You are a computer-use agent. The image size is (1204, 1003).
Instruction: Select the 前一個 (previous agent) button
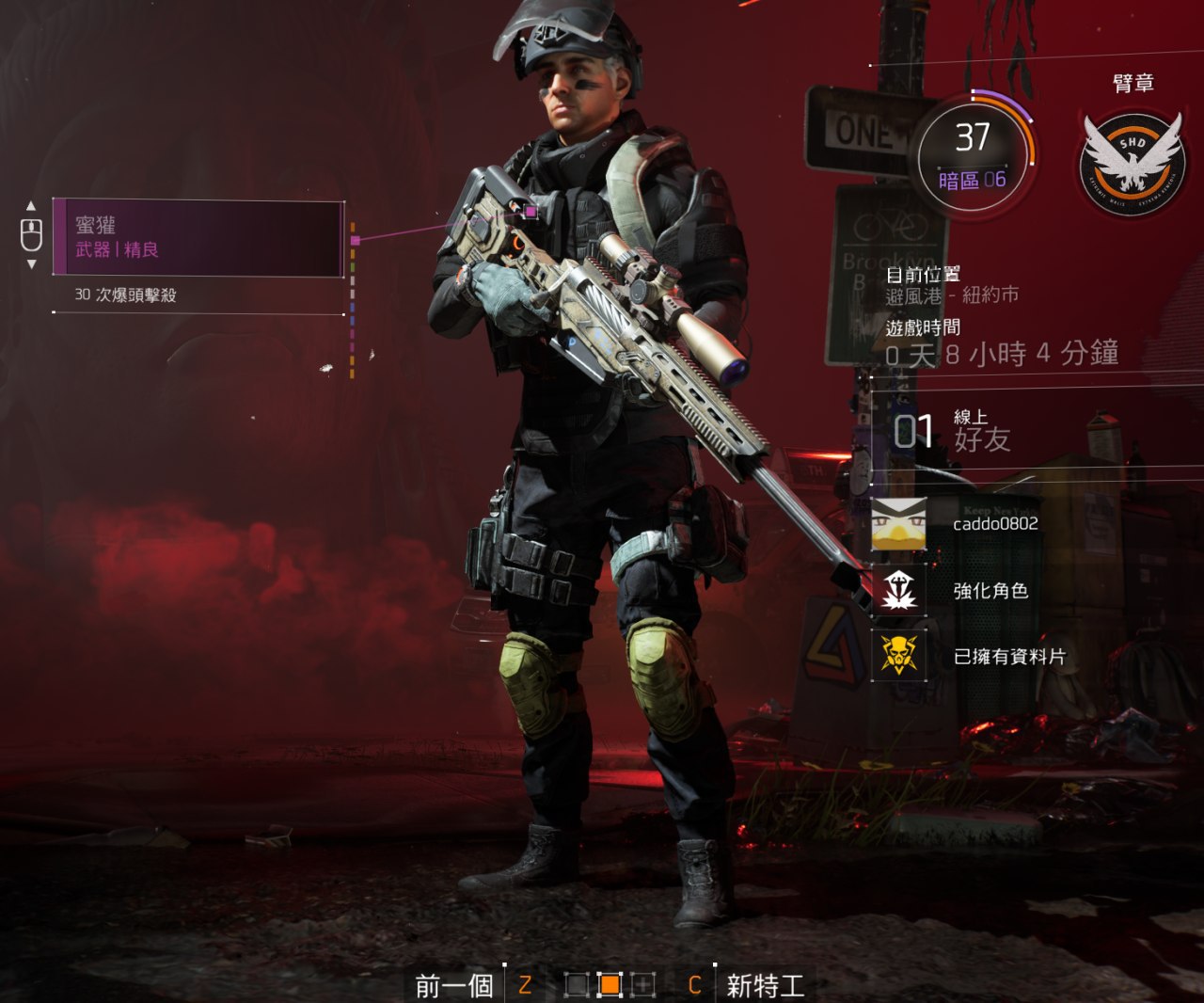point(454,985)
